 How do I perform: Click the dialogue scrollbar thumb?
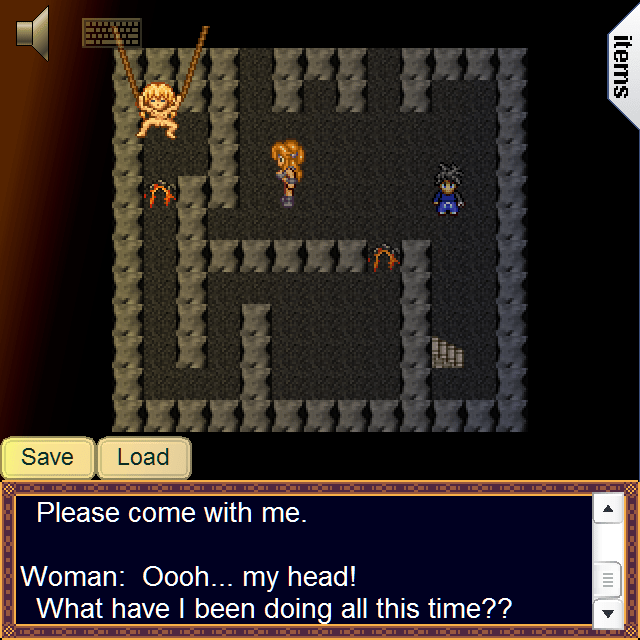point(608,579)
